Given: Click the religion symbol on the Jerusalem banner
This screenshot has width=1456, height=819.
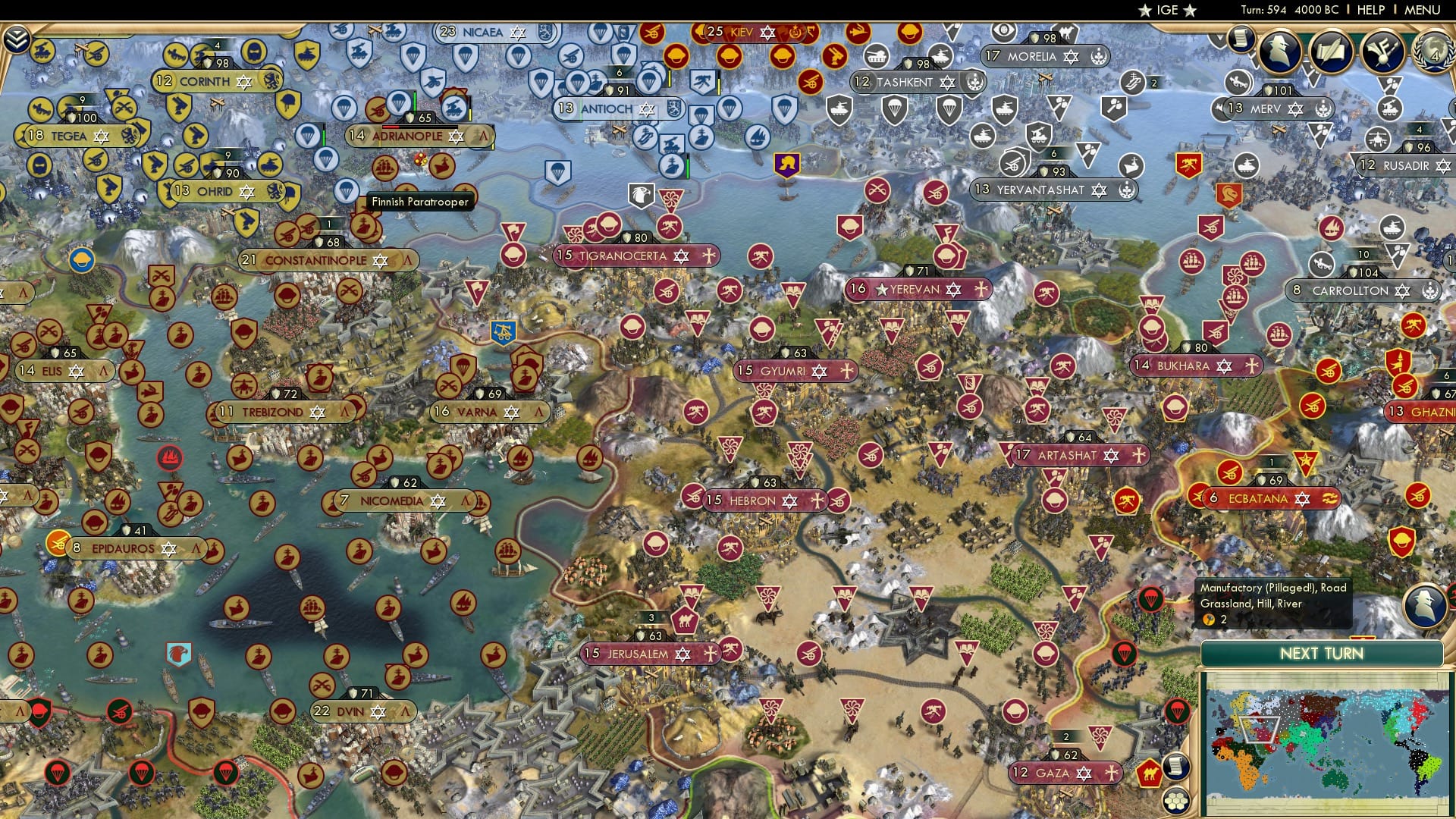Looking at the screenshot, I should [681, 652].
